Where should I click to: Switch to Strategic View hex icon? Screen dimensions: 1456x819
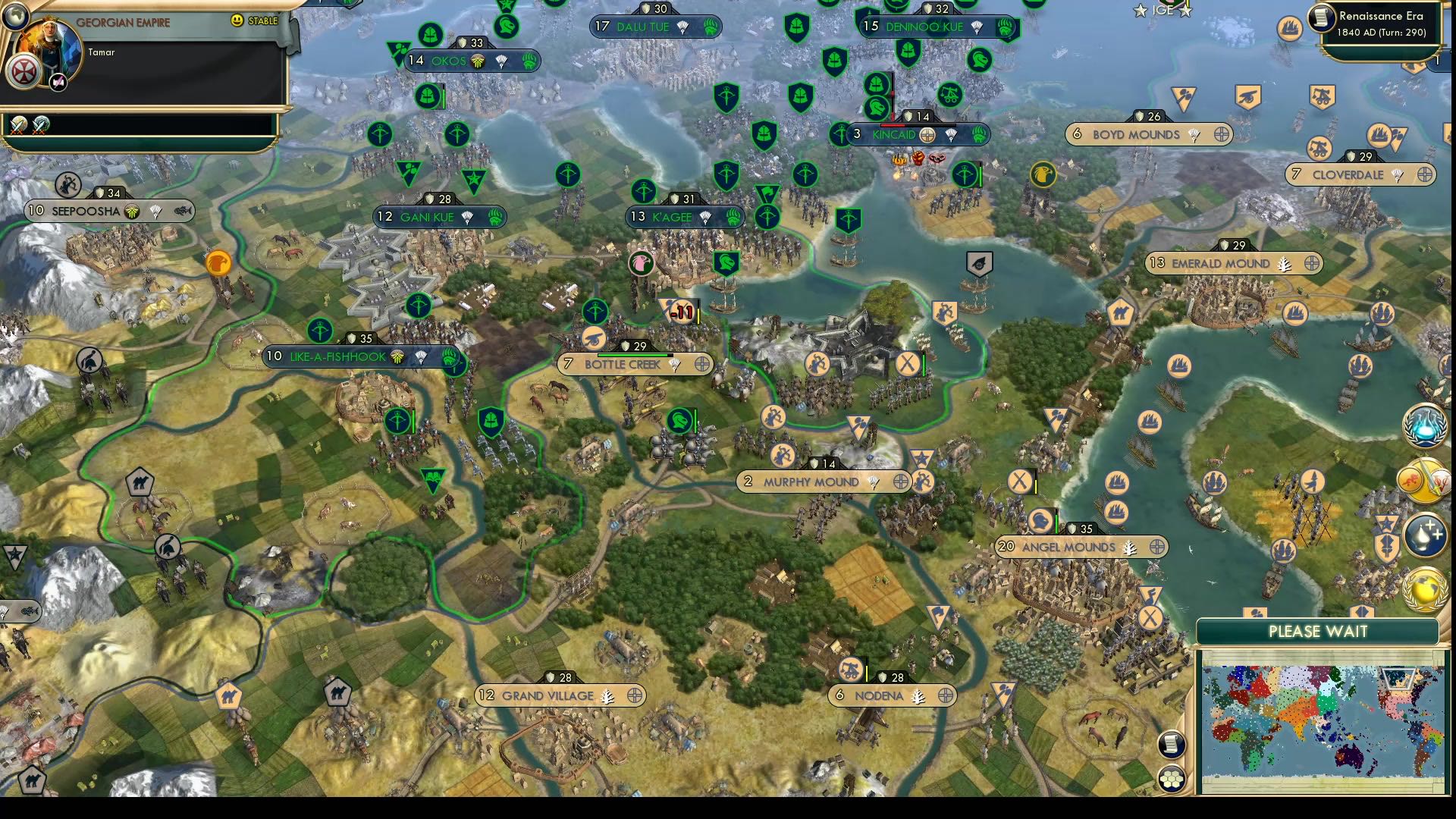click(1172, 778)
